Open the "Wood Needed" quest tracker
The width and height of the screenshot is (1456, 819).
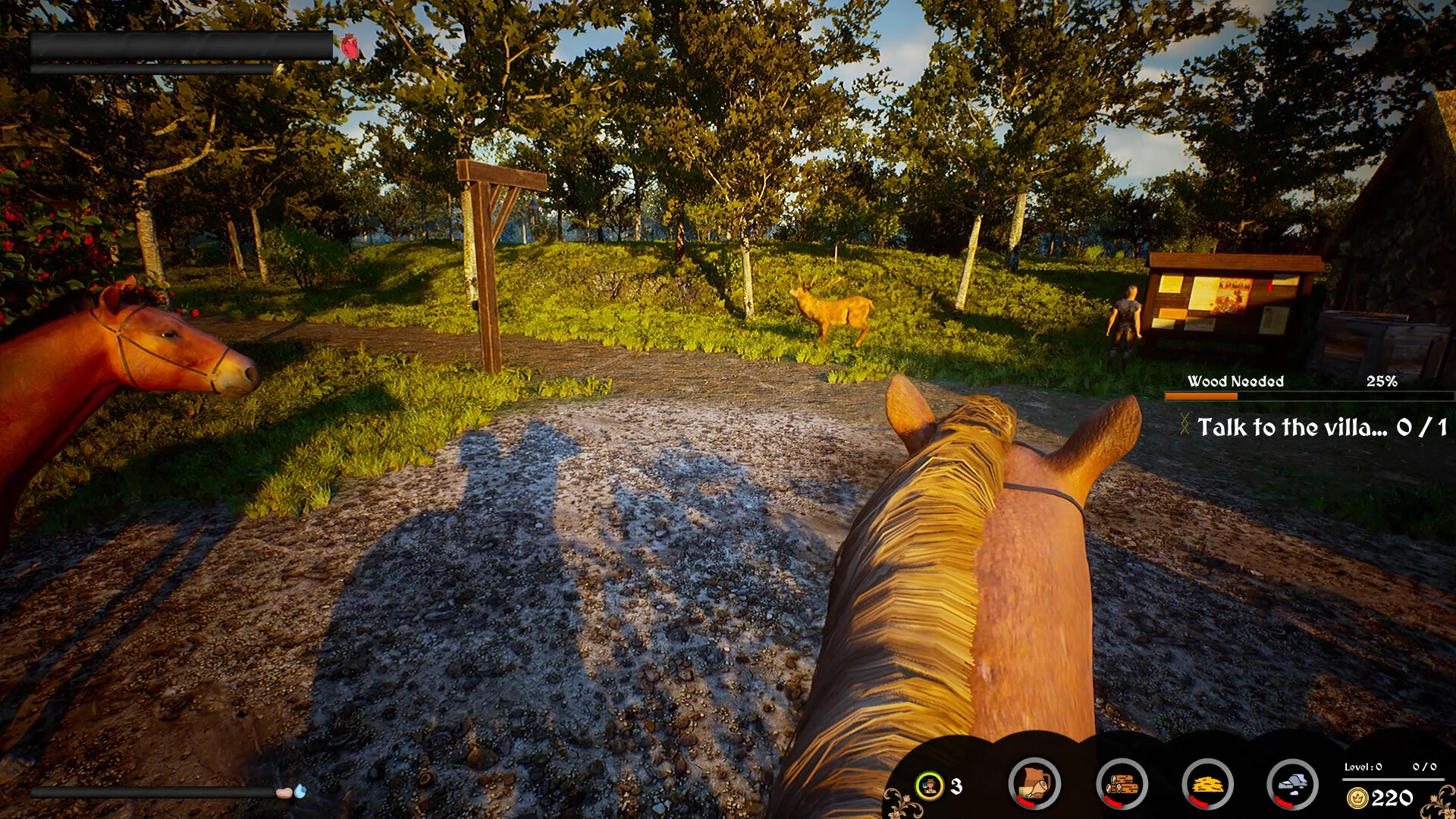[x=1235, y=381]
